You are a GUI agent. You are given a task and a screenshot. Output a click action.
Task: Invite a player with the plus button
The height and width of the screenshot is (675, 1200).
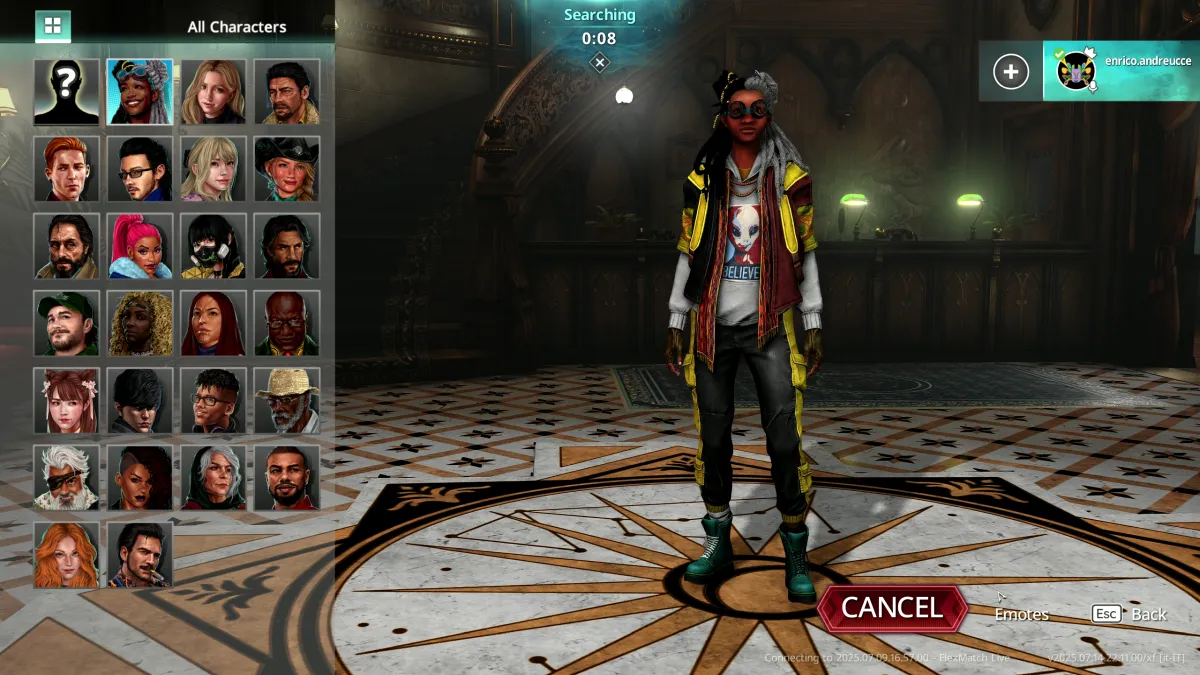[1010, 72]
